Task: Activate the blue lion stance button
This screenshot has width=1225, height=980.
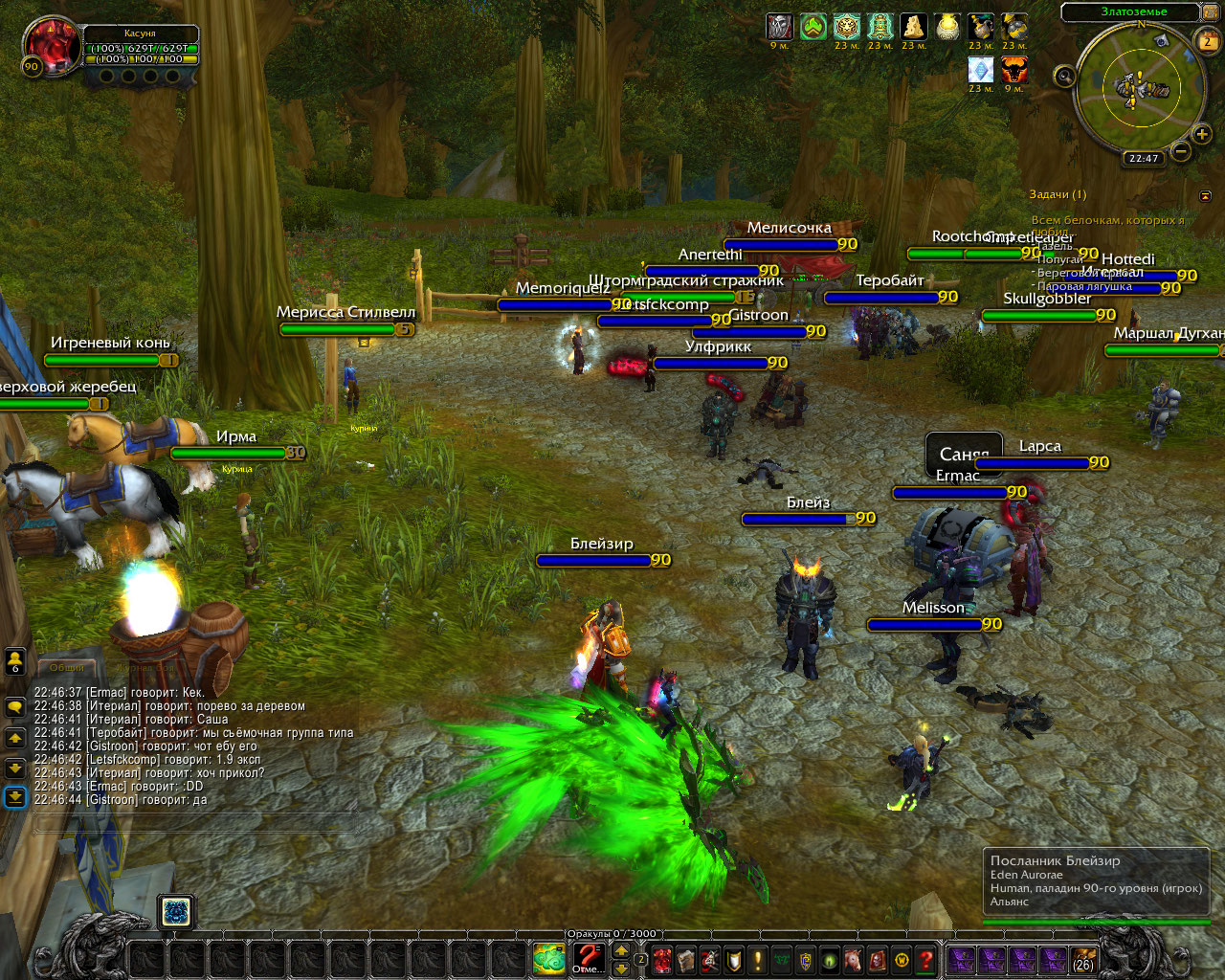Action: (x=177, y=912)
